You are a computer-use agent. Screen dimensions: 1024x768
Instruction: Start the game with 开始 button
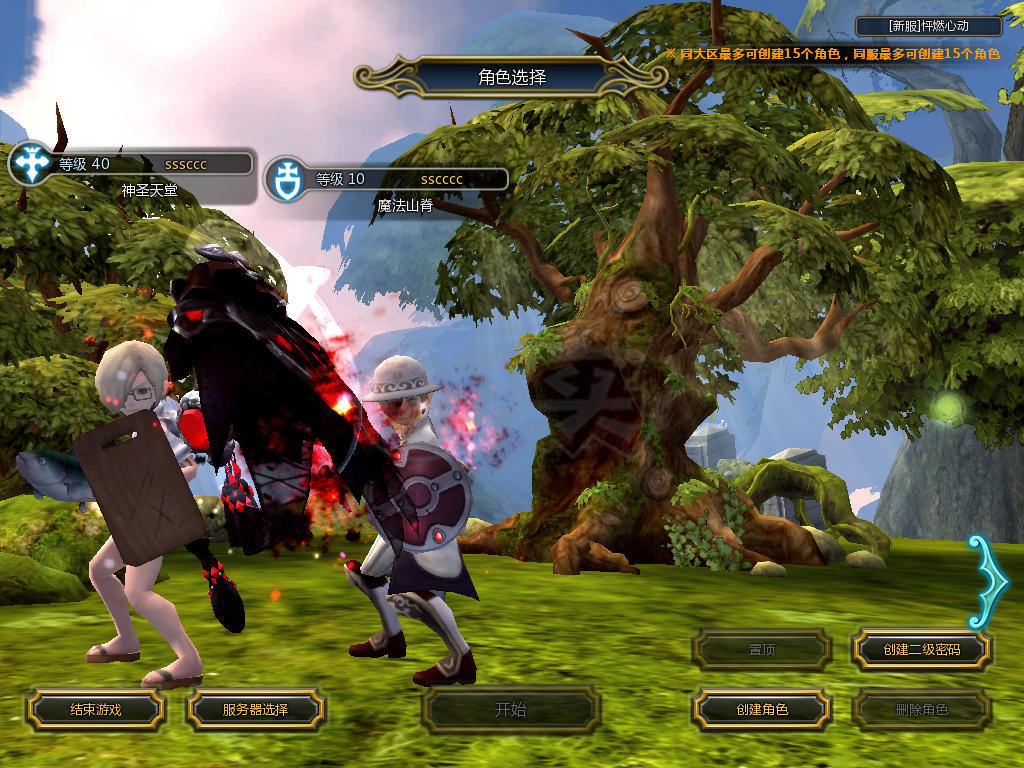pos(510,710)
